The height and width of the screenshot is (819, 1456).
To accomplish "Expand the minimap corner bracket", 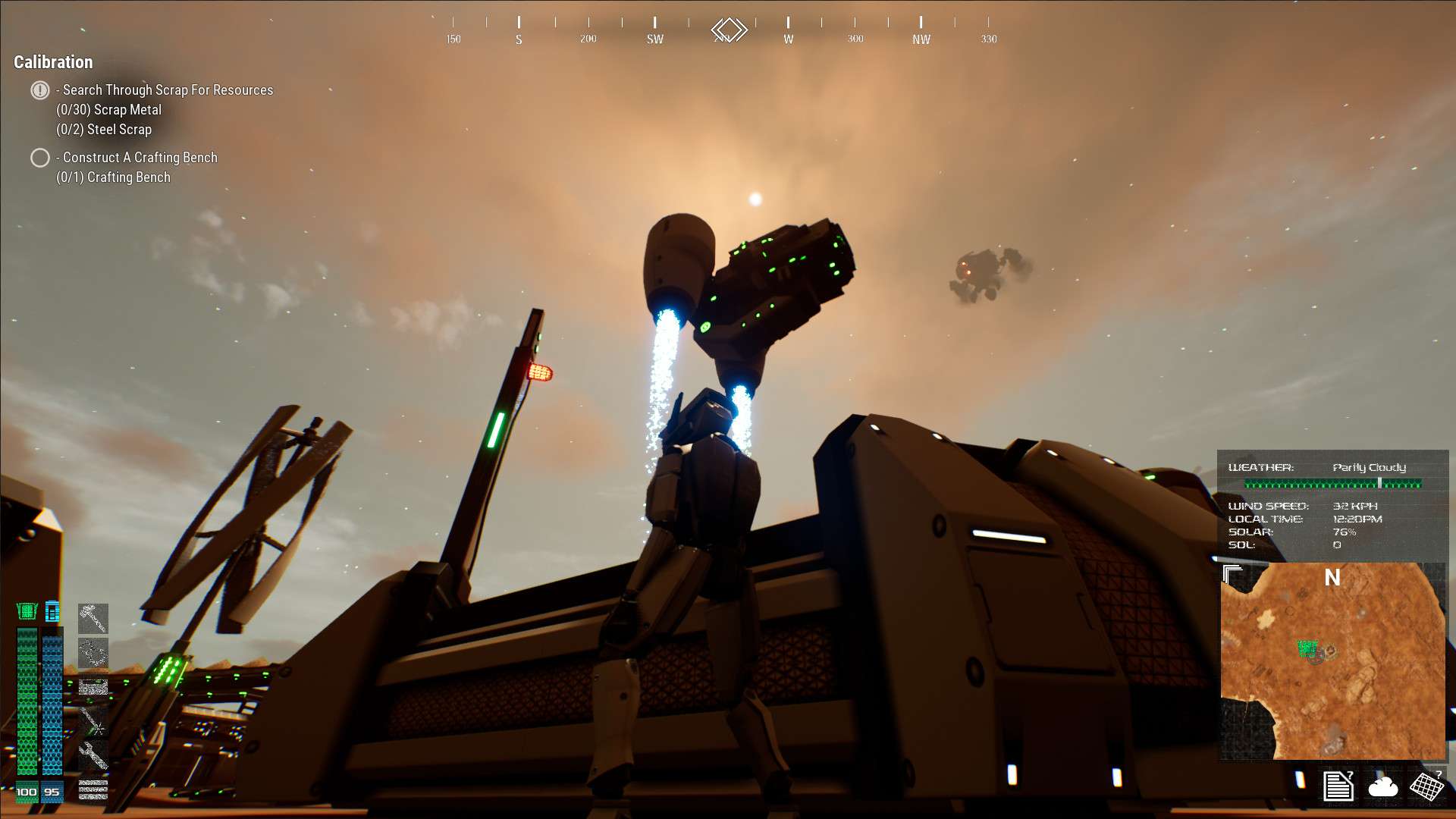I will click(1232, 574).
